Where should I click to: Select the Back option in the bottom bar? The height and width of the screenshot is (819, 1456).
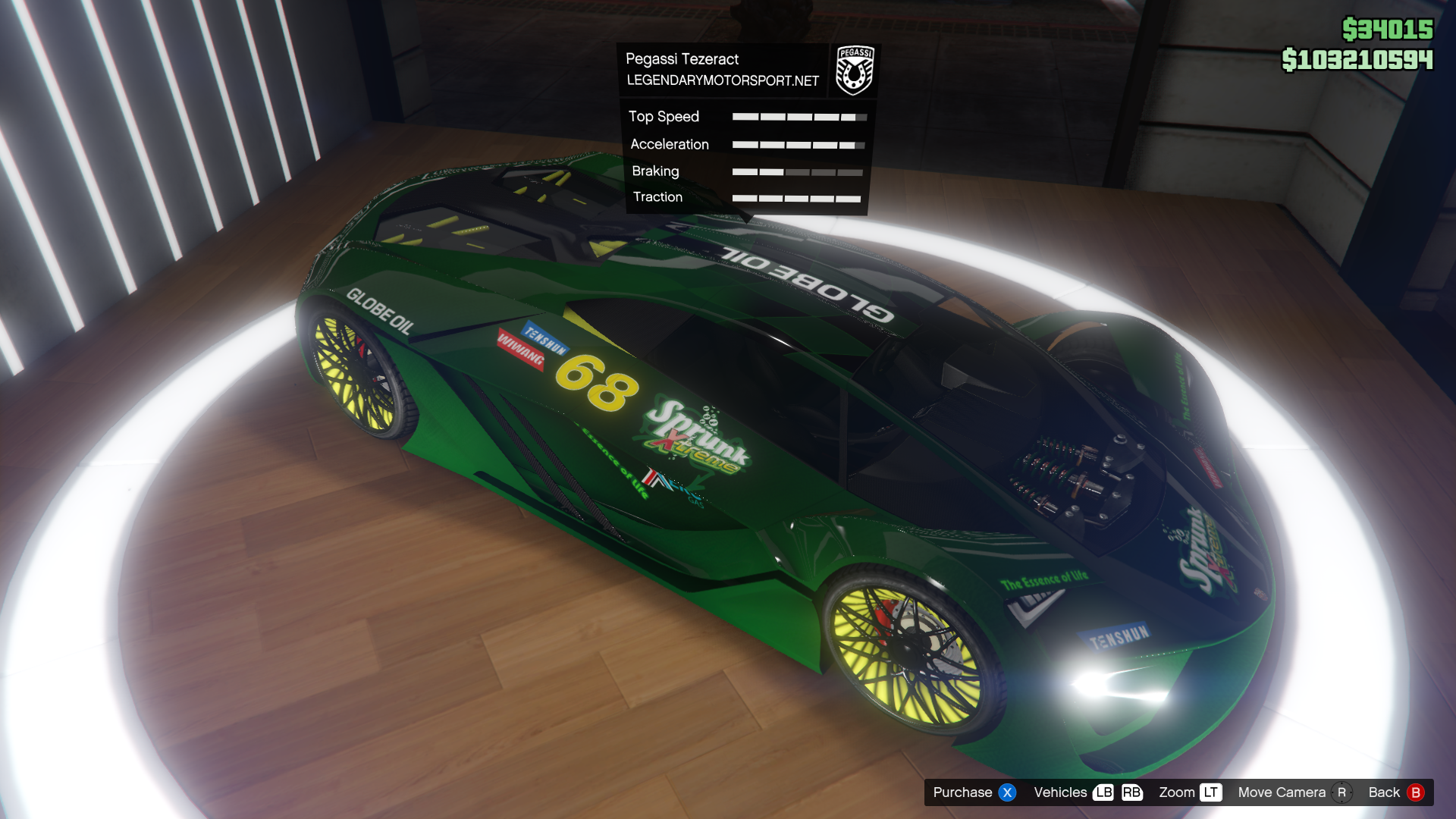(1395, 792)
